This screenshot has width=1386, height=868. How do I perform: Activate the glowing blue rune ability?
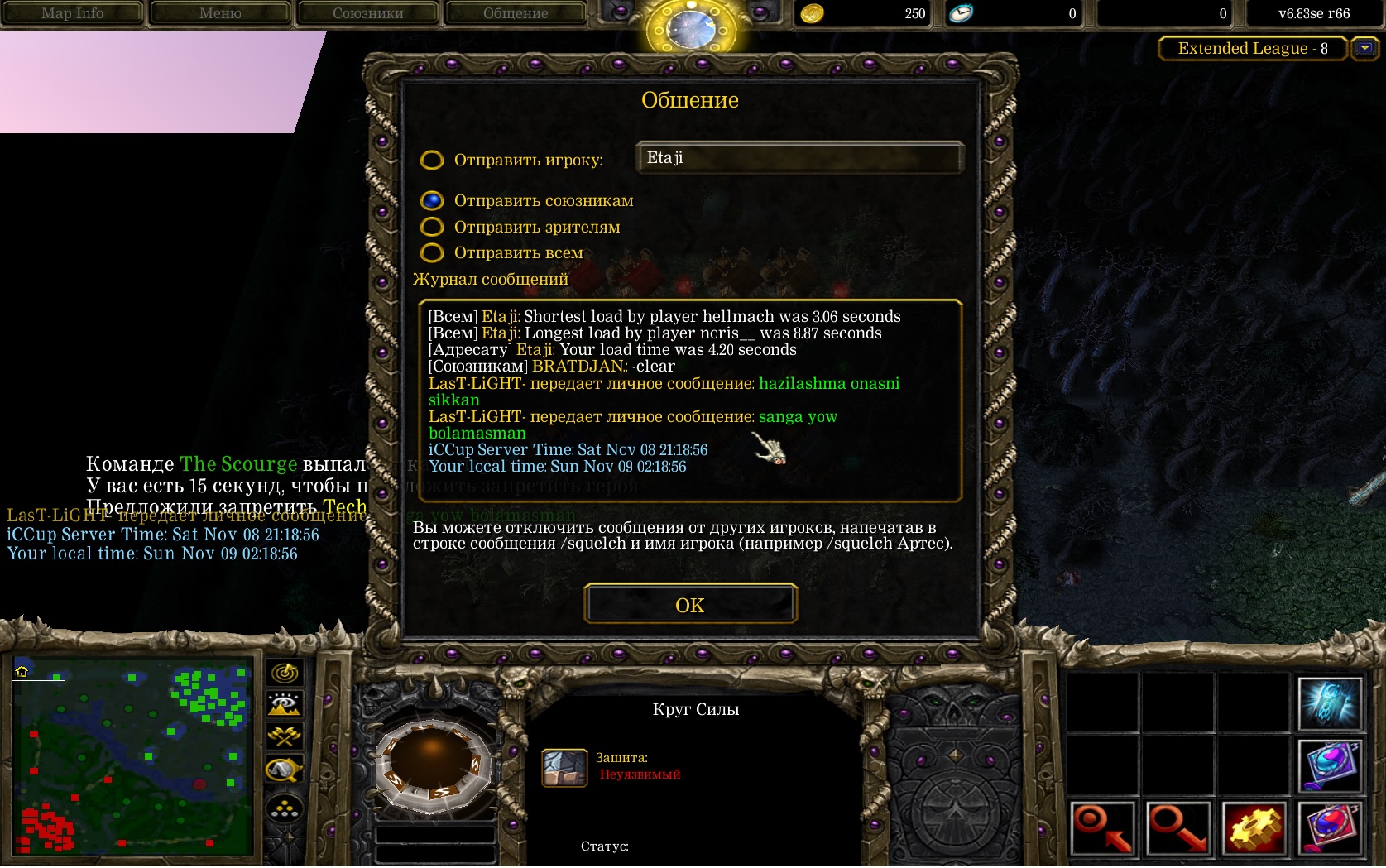click(x=1330, y=703)
